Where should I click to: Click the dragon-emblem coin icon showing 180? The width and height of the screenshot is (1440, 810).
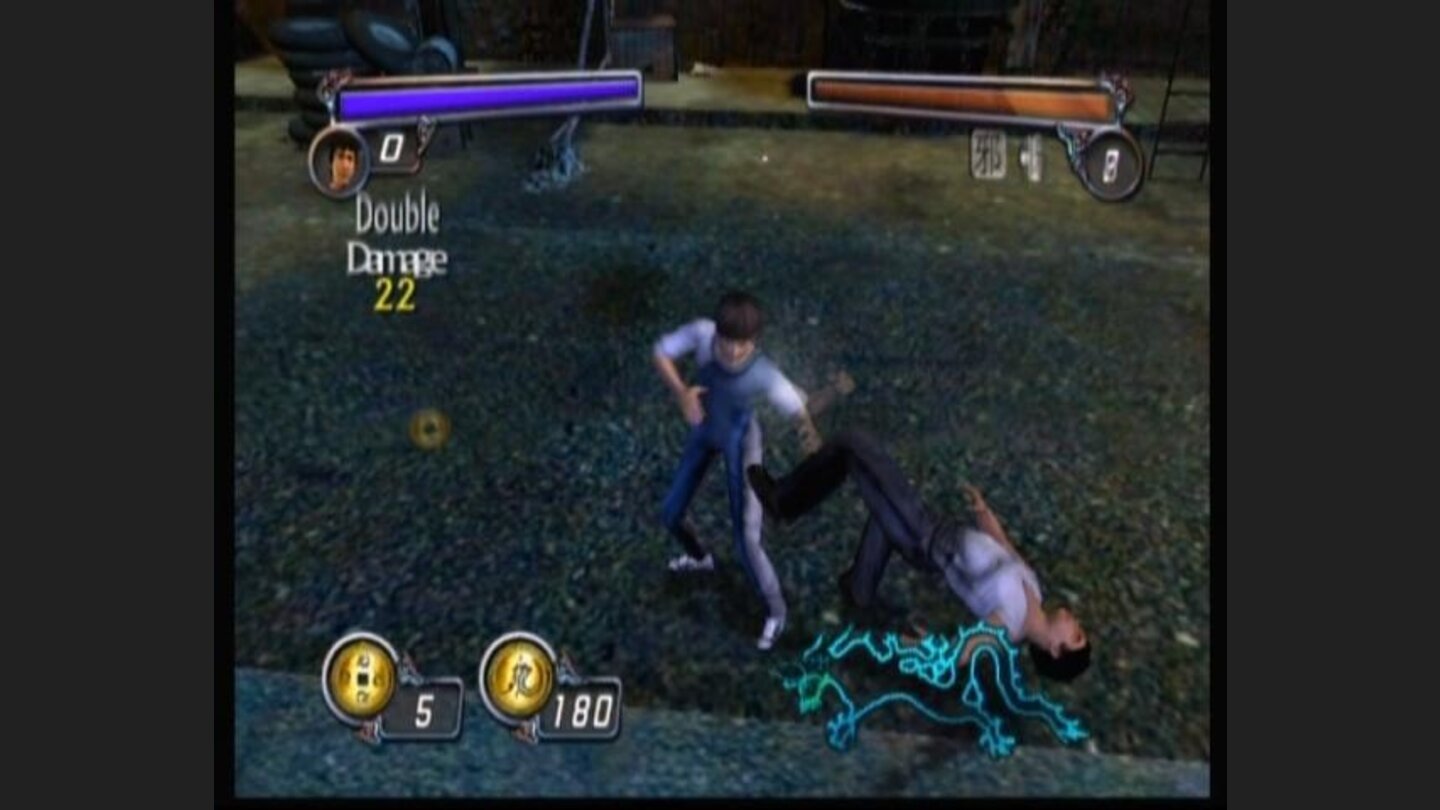520,678
